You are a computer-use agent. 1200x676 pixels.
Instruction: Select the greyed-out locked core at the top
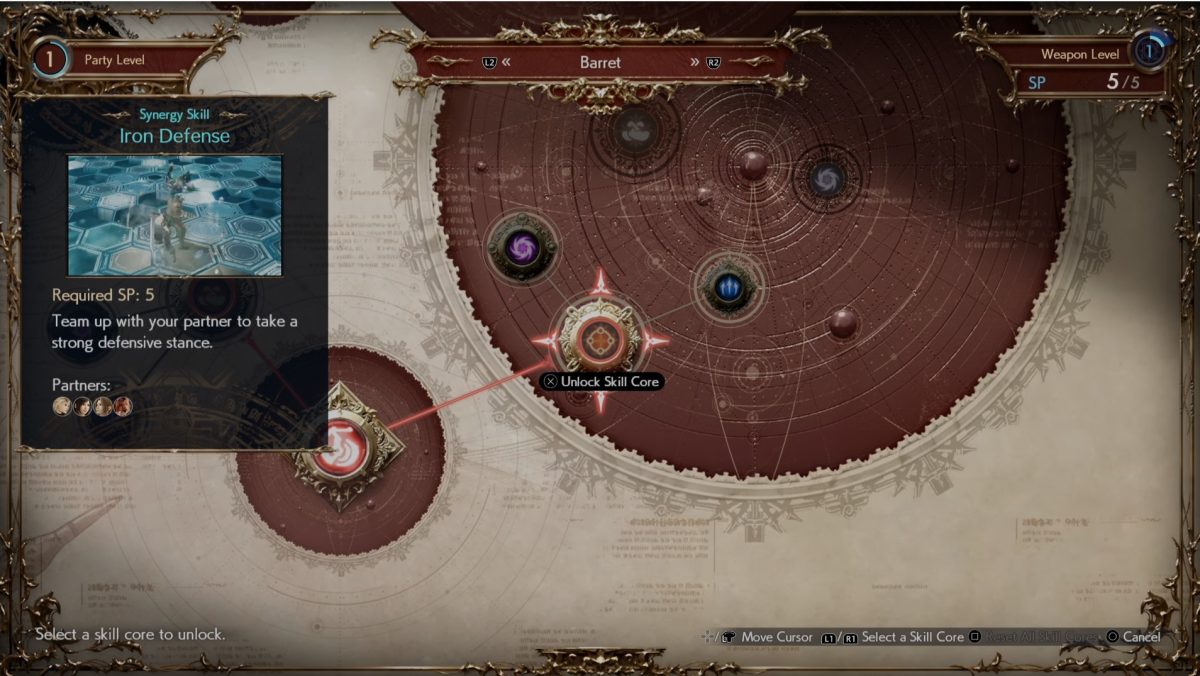634,129
